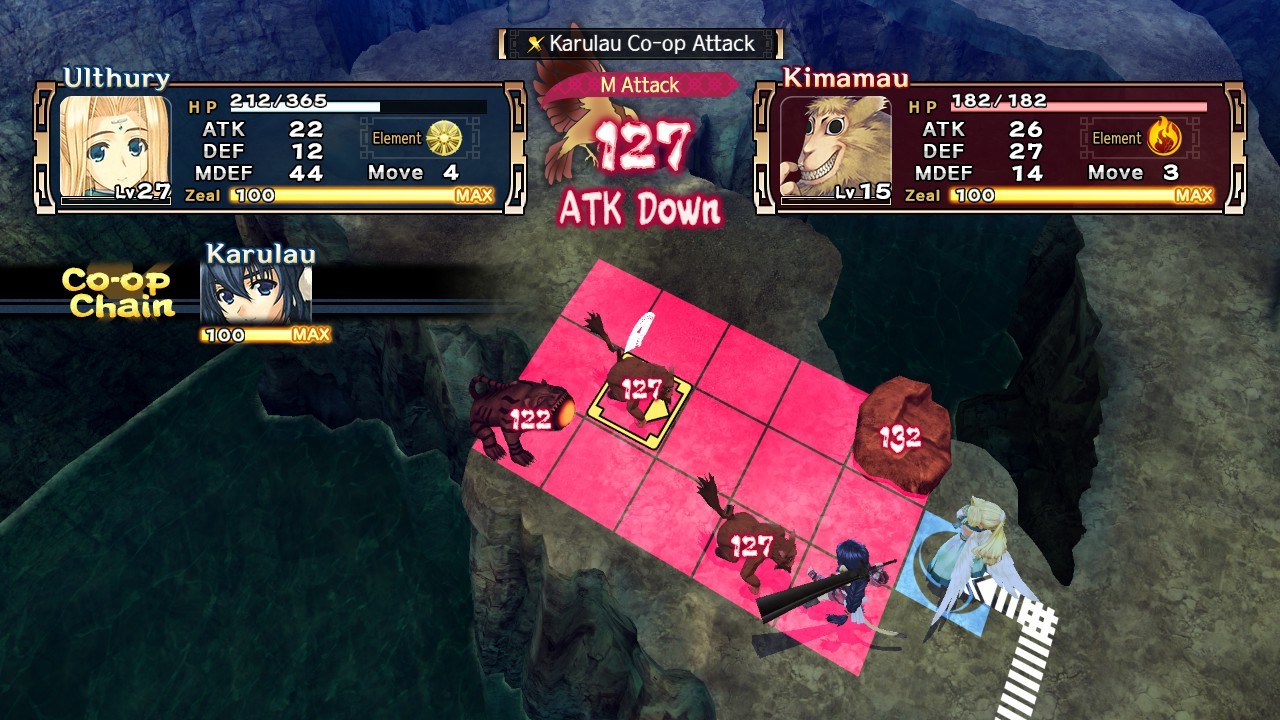Select the feather marker above the targeted enemy
The width and height of the screenshot is (1280, 720).
[x=640, y=330]
